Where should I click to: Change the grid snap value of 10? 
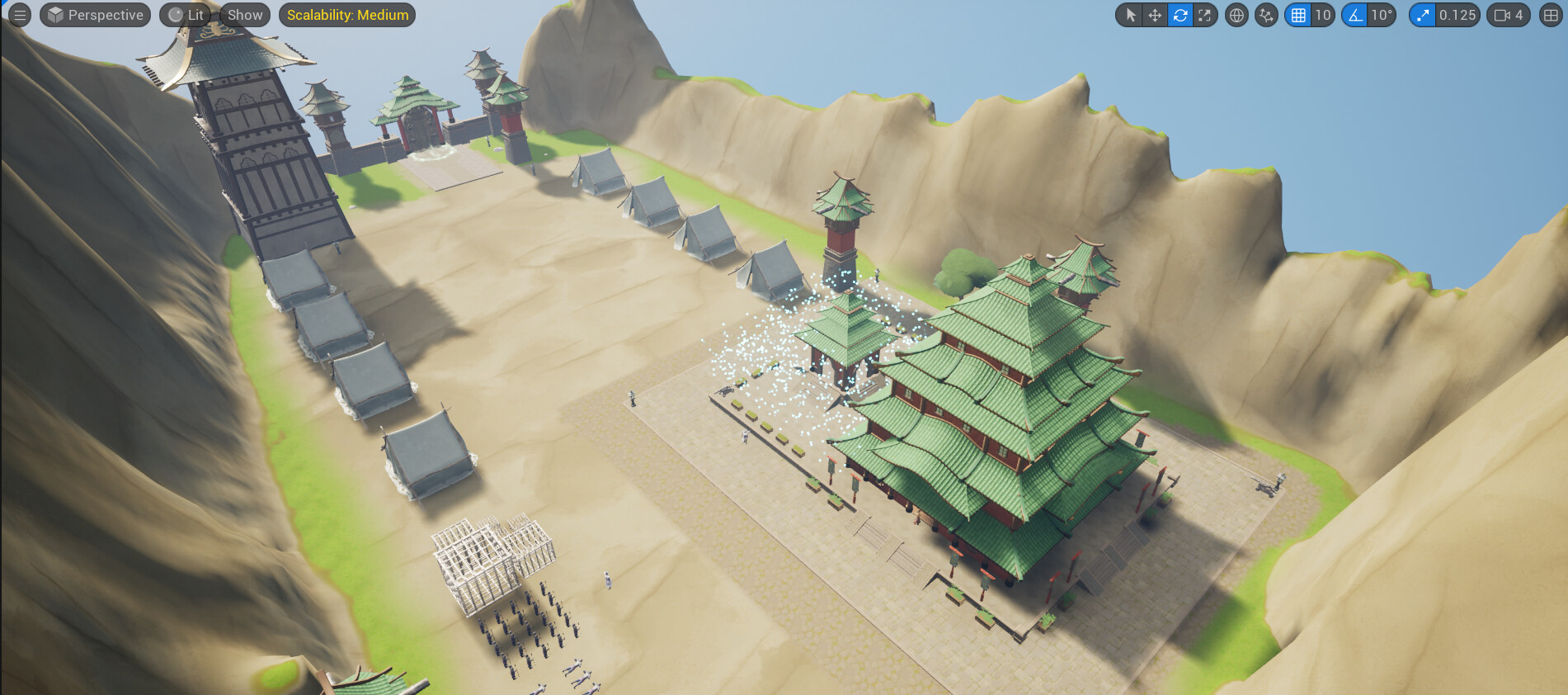click(1324, 15)
